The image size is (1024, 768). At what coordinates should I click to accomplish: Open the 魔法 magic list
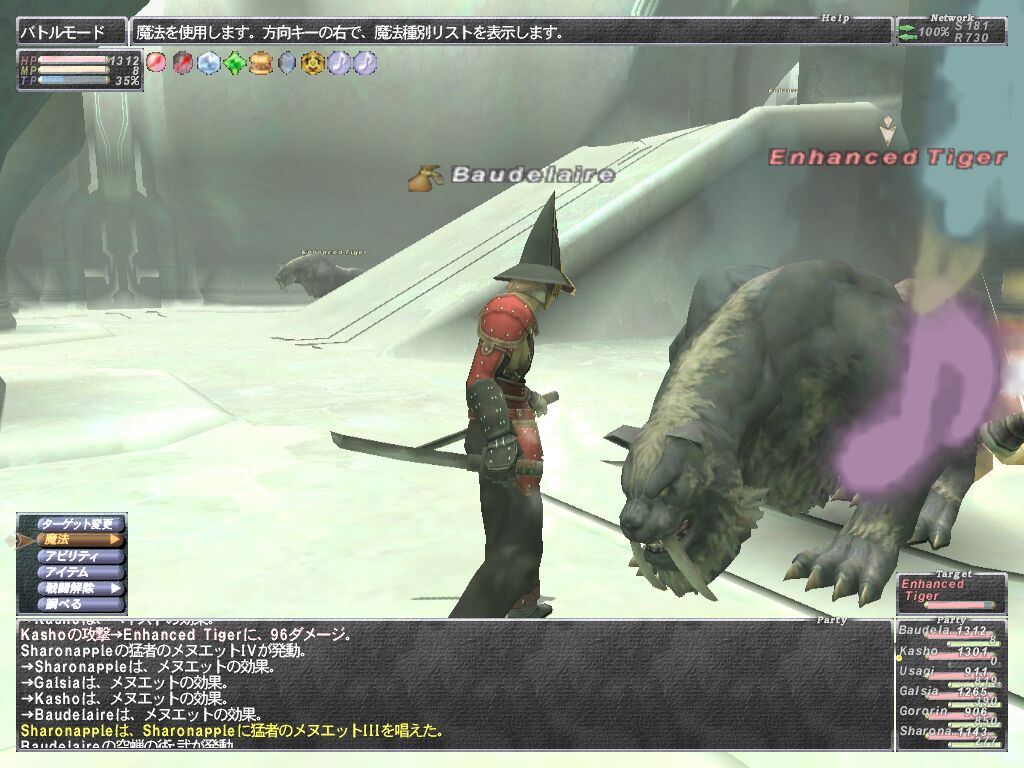[x=79, y=540]
